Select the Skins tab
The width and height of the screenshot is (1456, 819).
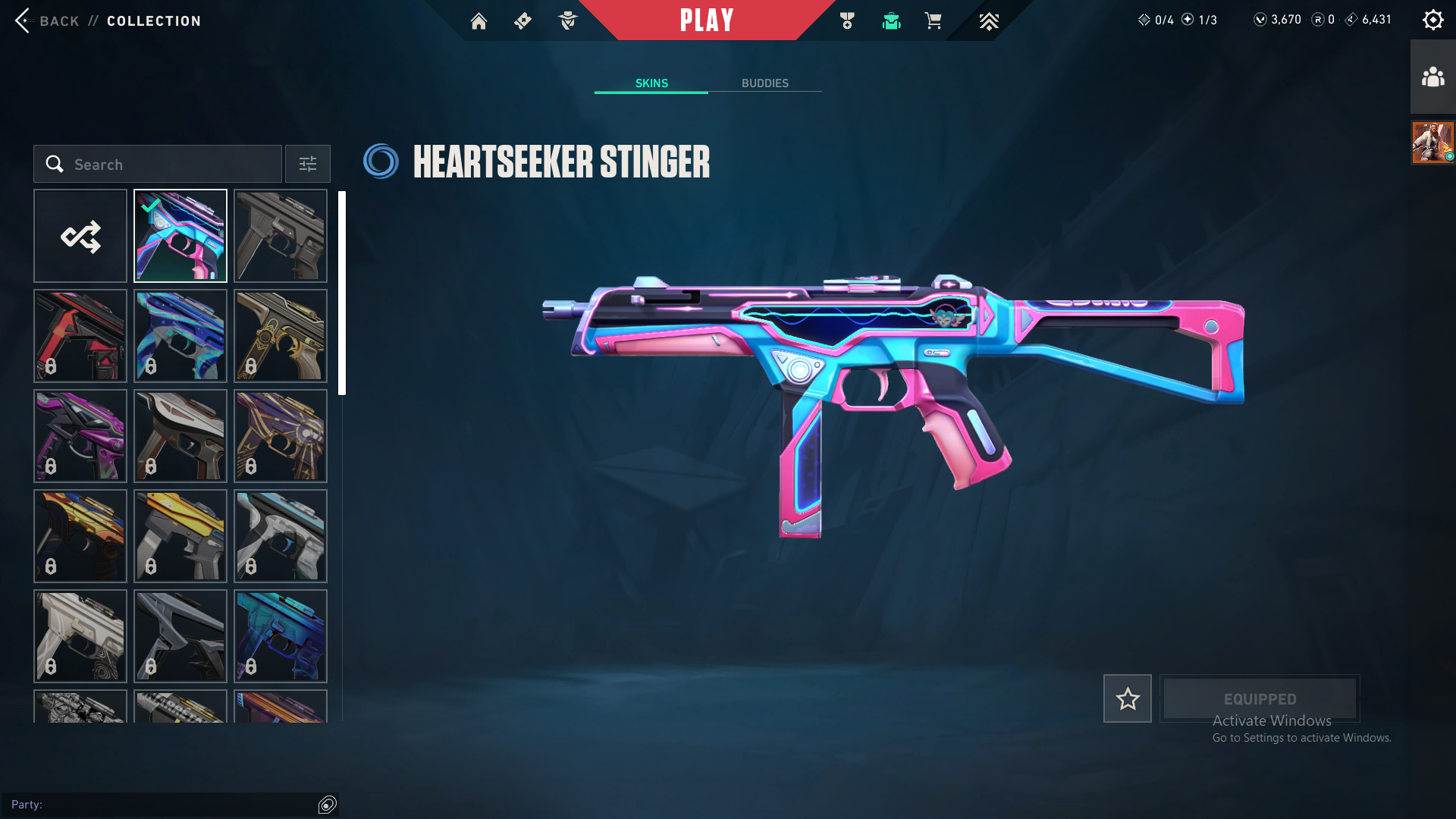[x=651, y=83]
